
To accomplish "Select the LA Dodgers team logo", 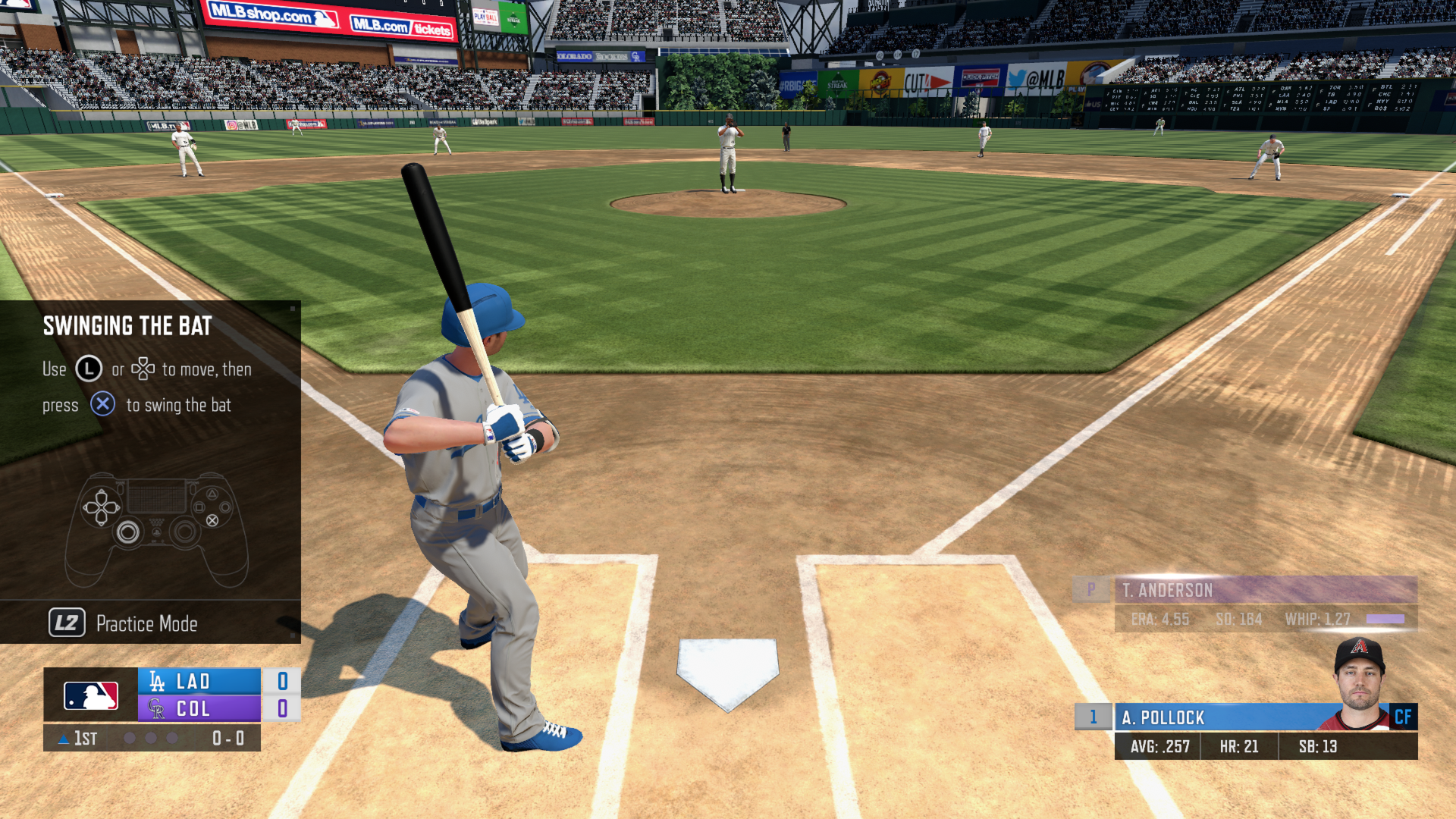I will click(157, 680).
